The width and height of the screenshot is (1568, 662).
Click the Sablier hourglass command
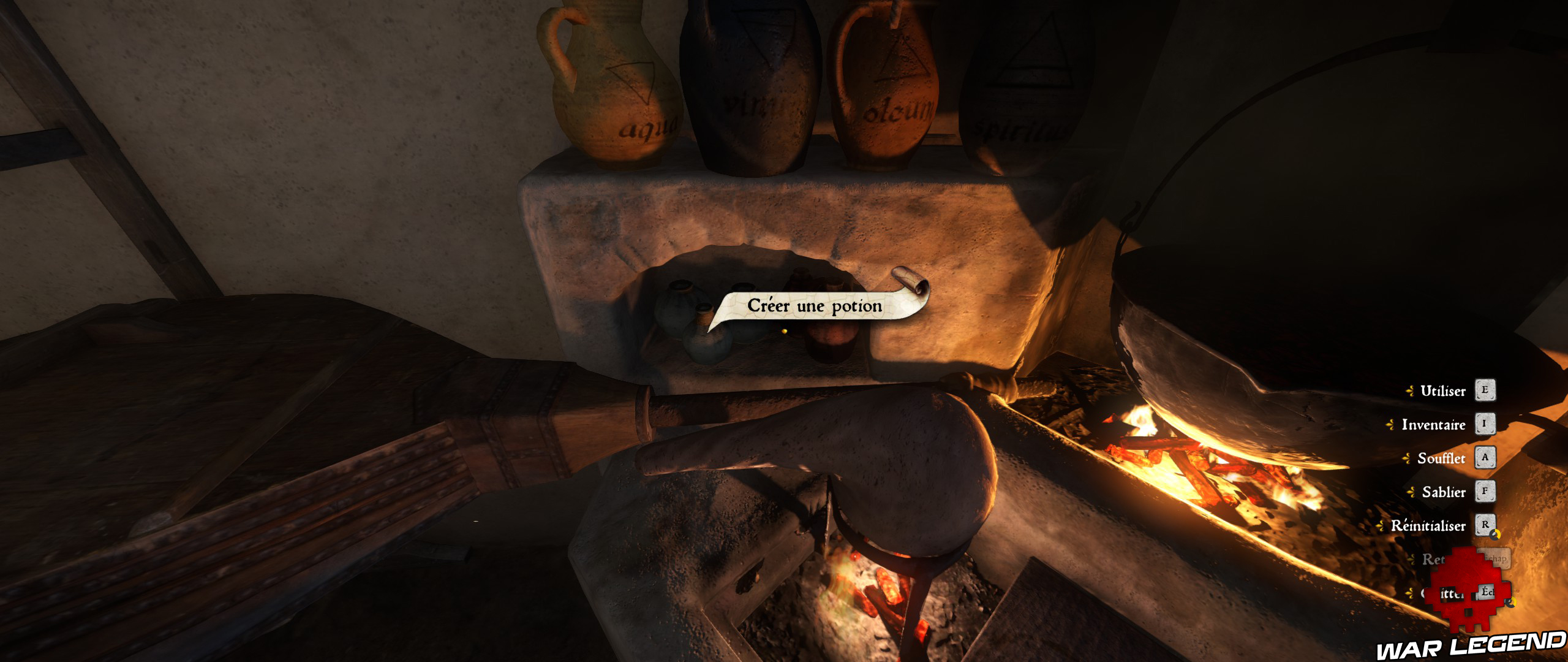pos(1443,492)
